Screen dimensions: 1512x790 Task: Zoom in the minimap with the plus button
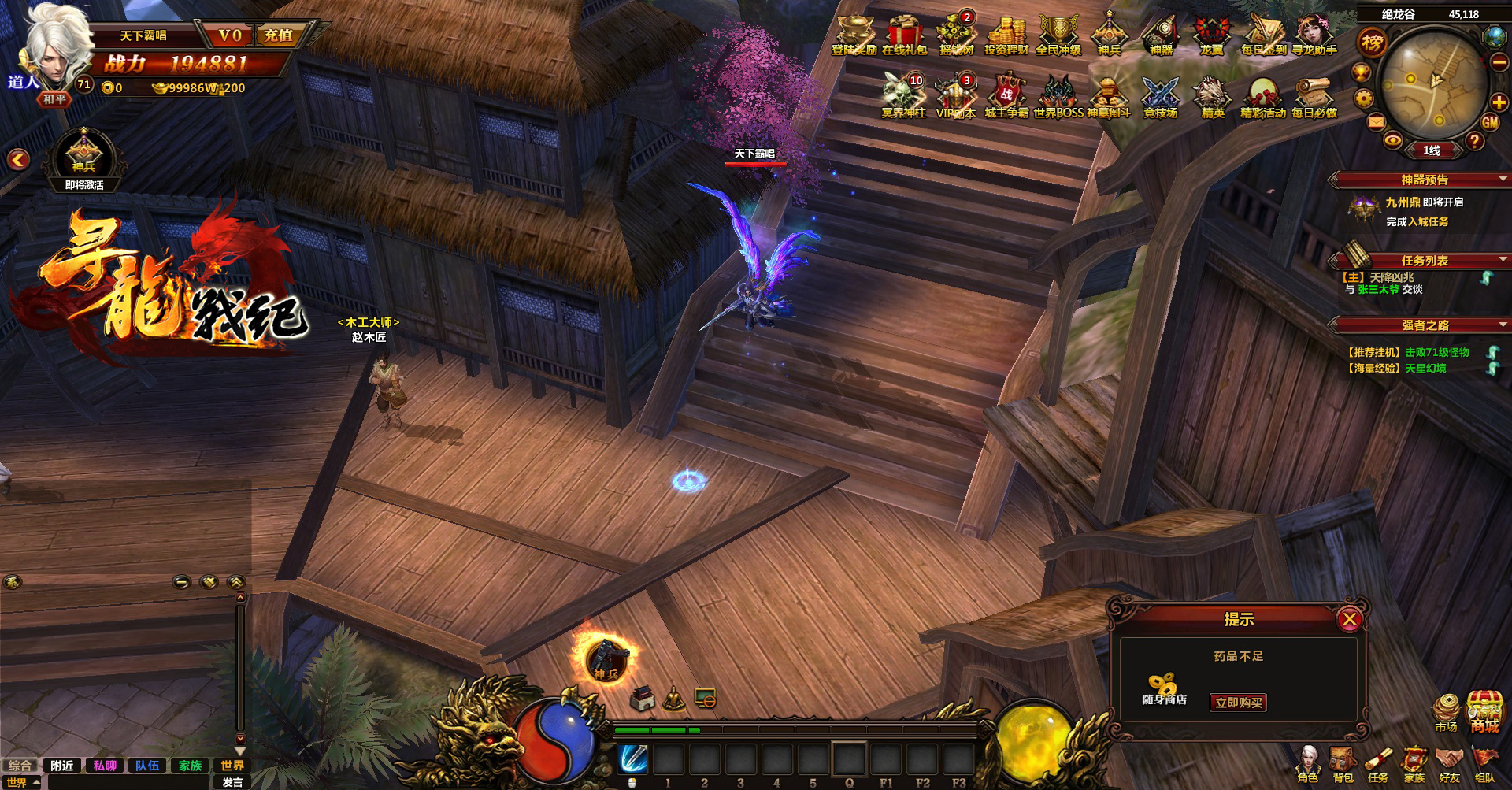[x=1499, y=101]
